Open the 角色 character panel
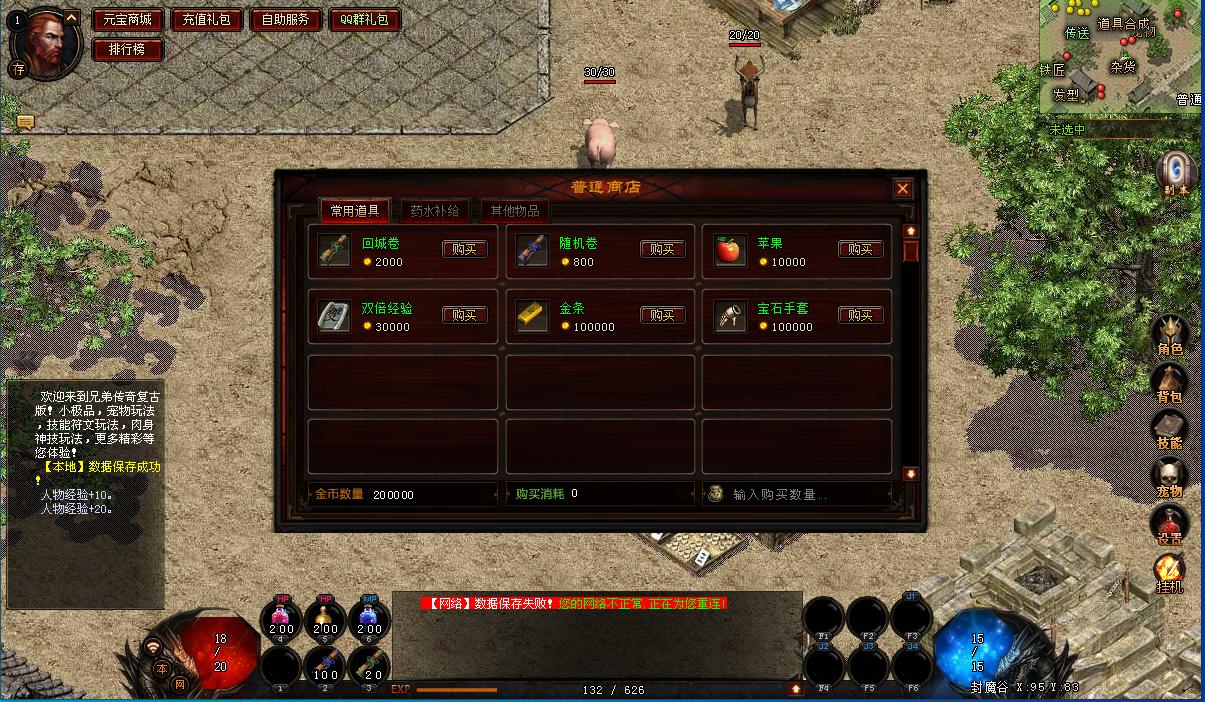The height and width of the screenshot is (702, 1205). point(1170,335)
